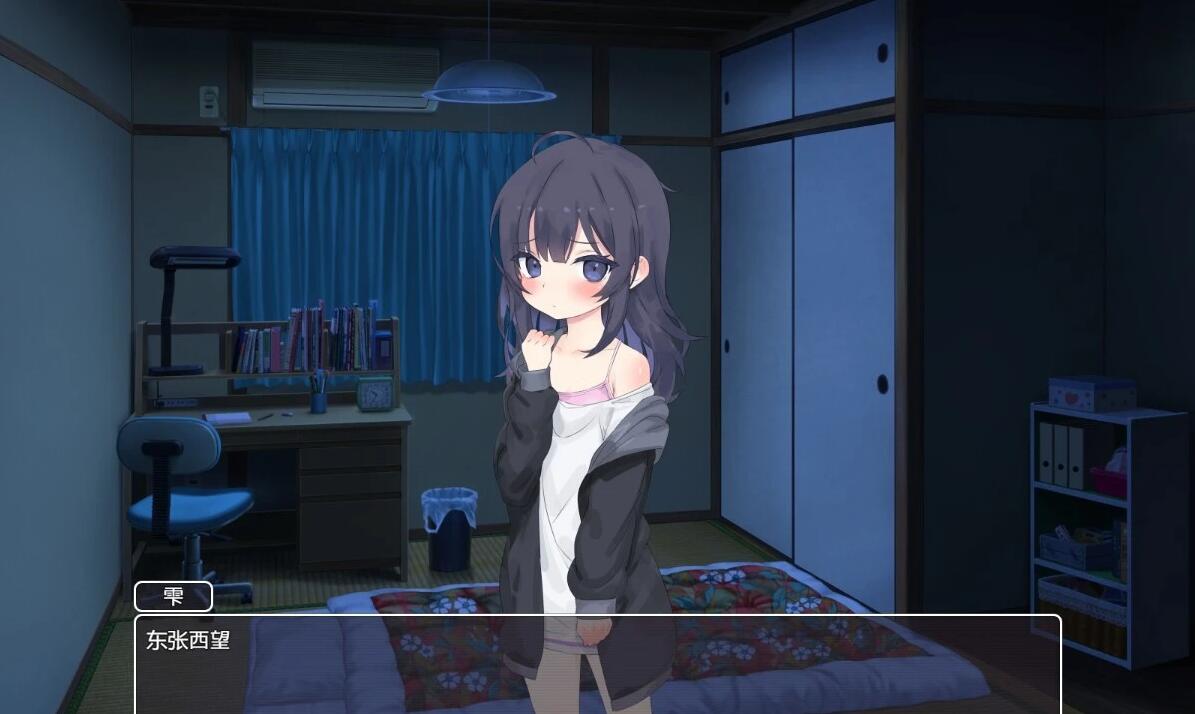Click the dialogue box to advance the text
The width and height of the screenshot is (1195, 714).
pyautogui.click(x=597, y=664)
